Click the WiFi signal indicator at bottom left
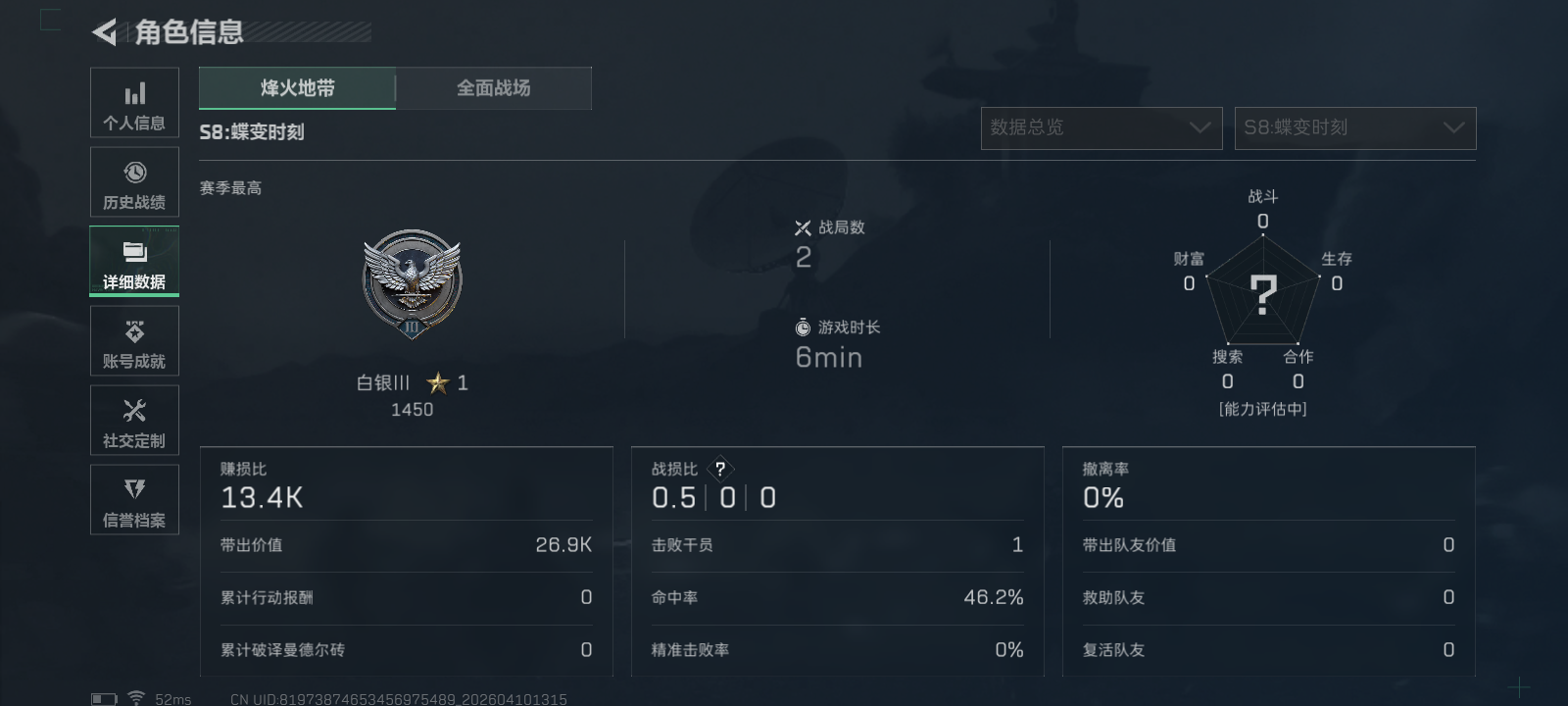The height and width of the screenshot is (706, 1568). [x=134, y=697]
